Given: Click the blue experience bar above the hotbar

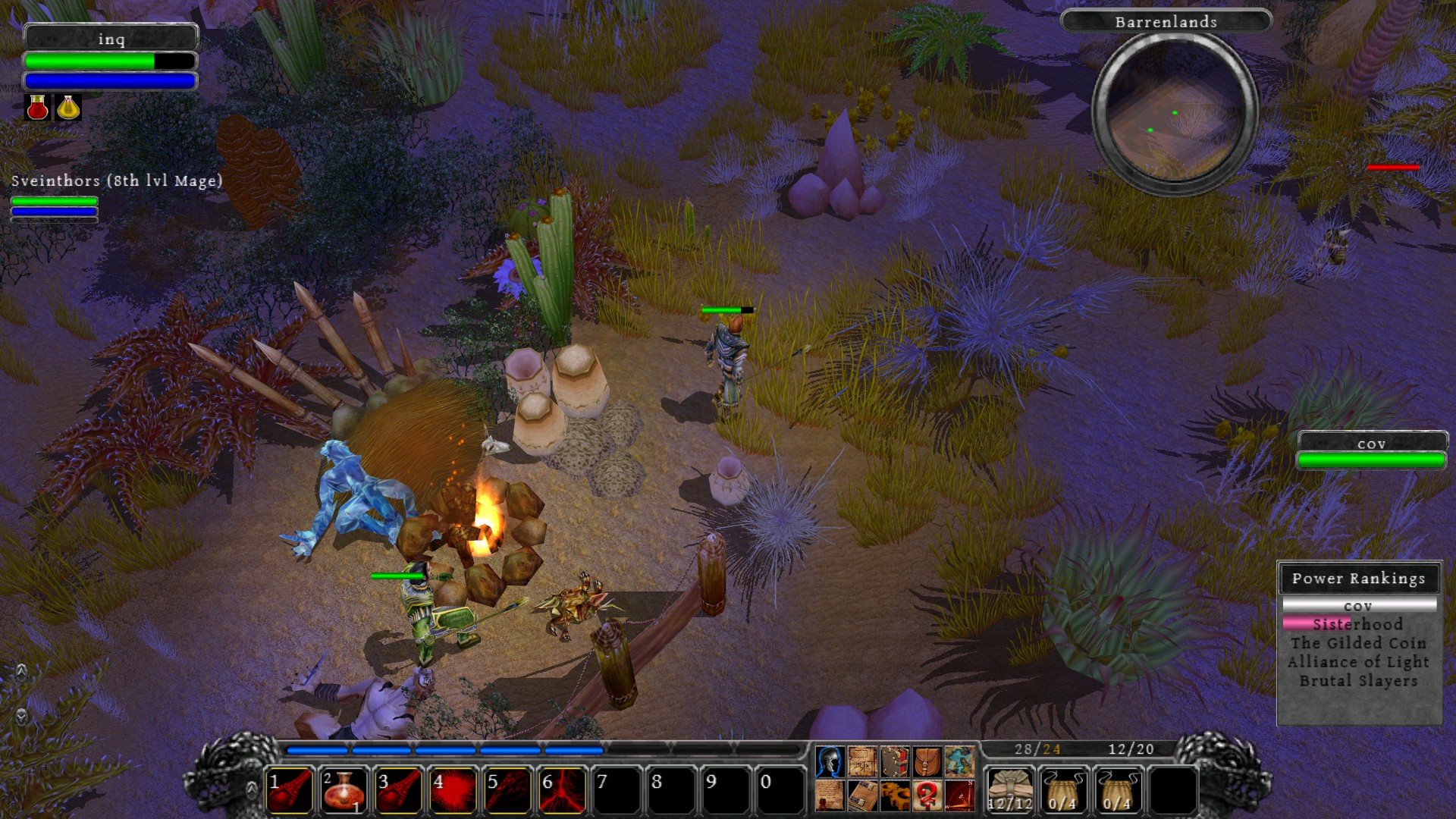Looking at the screenshot, I should coord(440,749).
